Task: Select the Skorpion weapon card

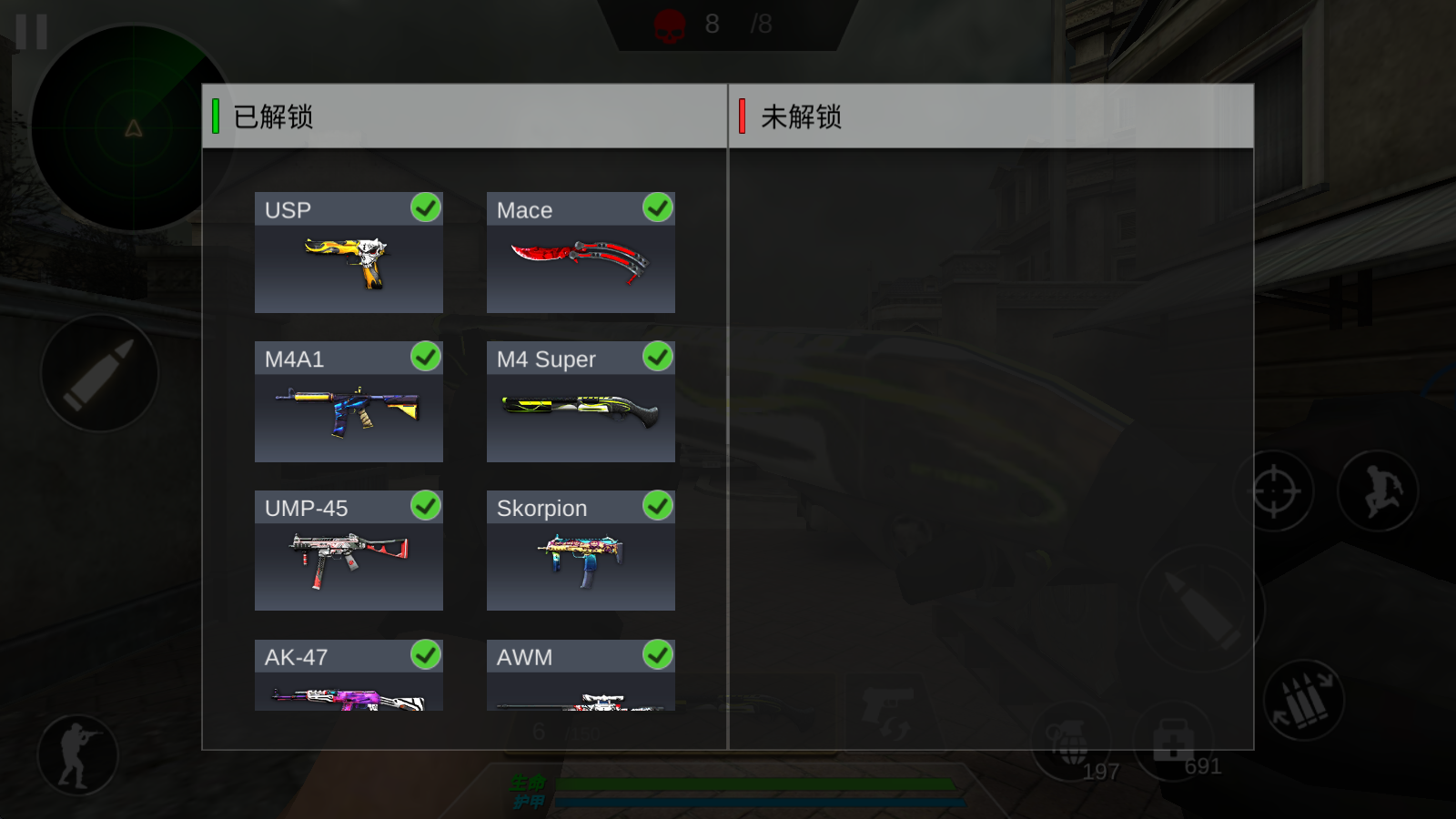Action: point(581,551)
